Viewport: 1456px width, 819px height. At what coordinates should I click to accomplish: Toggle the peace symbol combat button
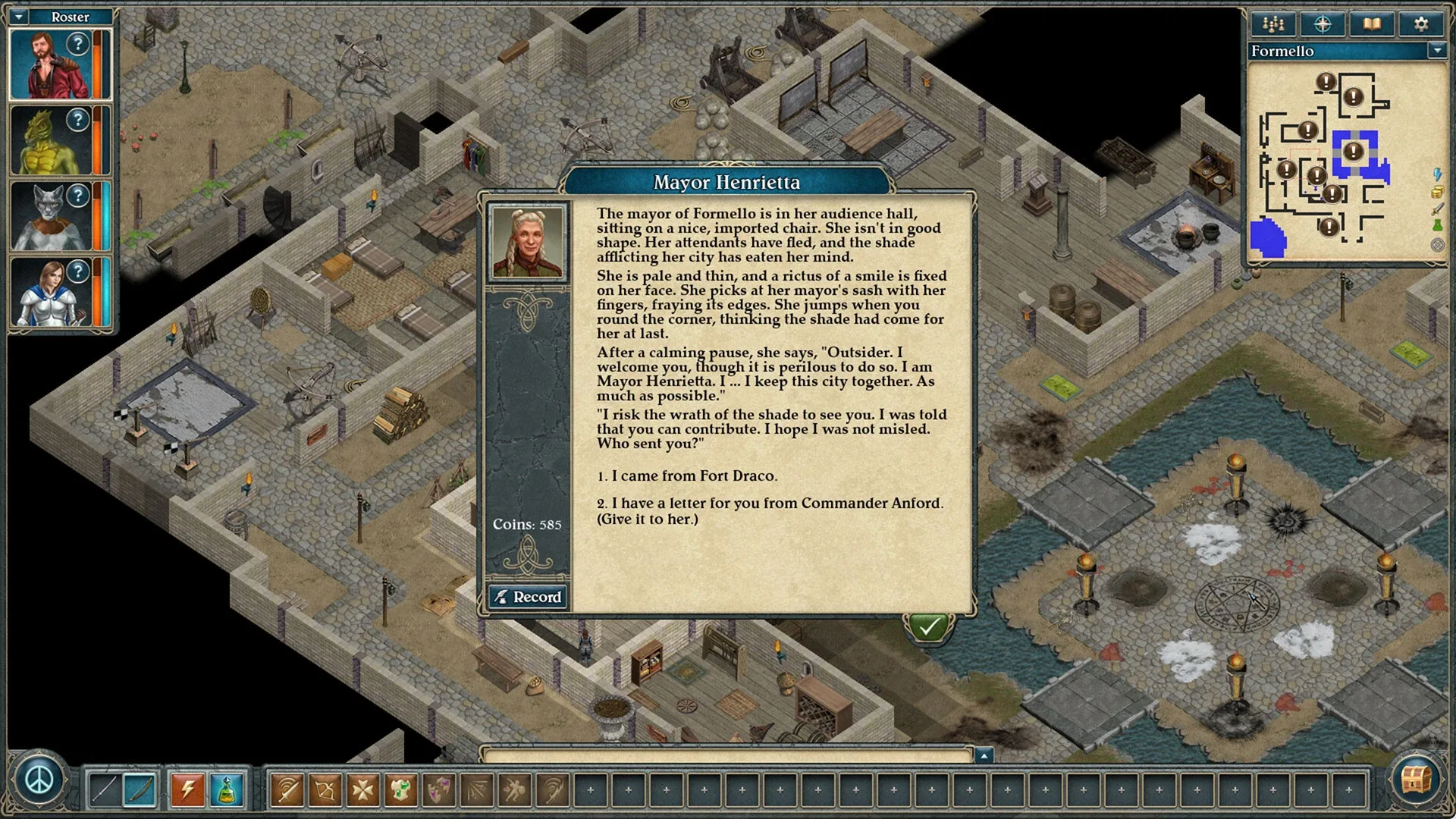coord(39,780)
